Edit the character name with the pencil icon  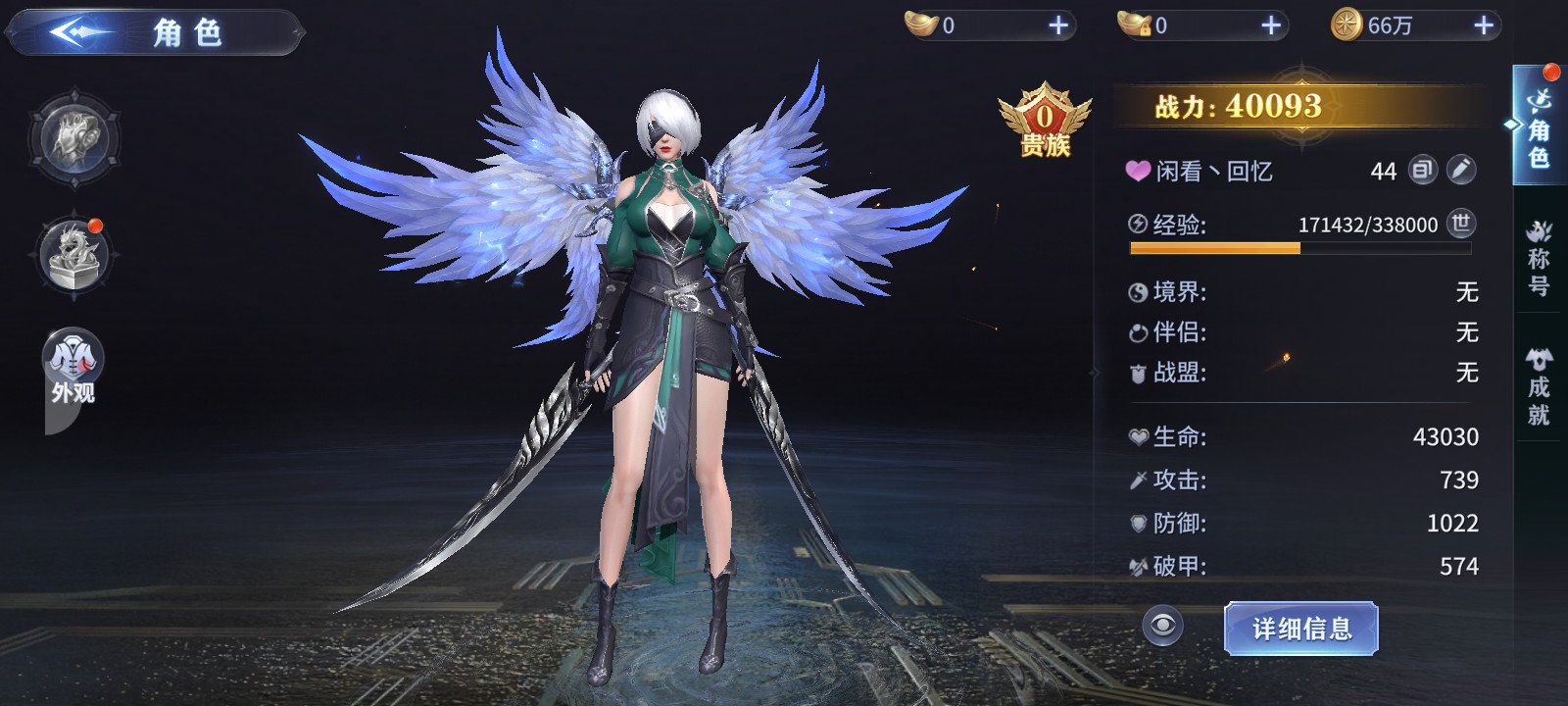(x=1460, y=171)
